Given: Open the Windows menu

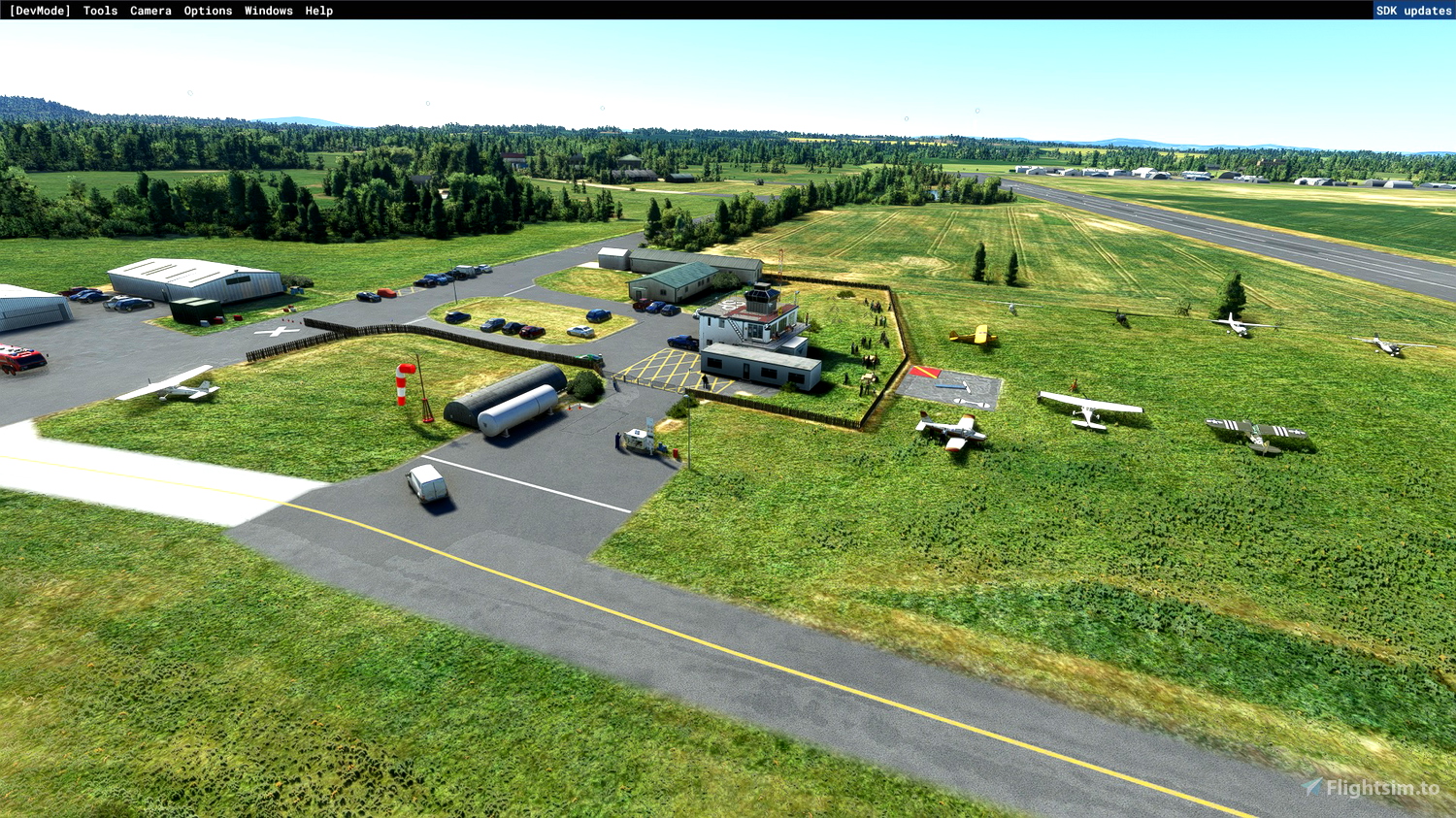Looking at the screenshot, I should [x=267, y=11].
